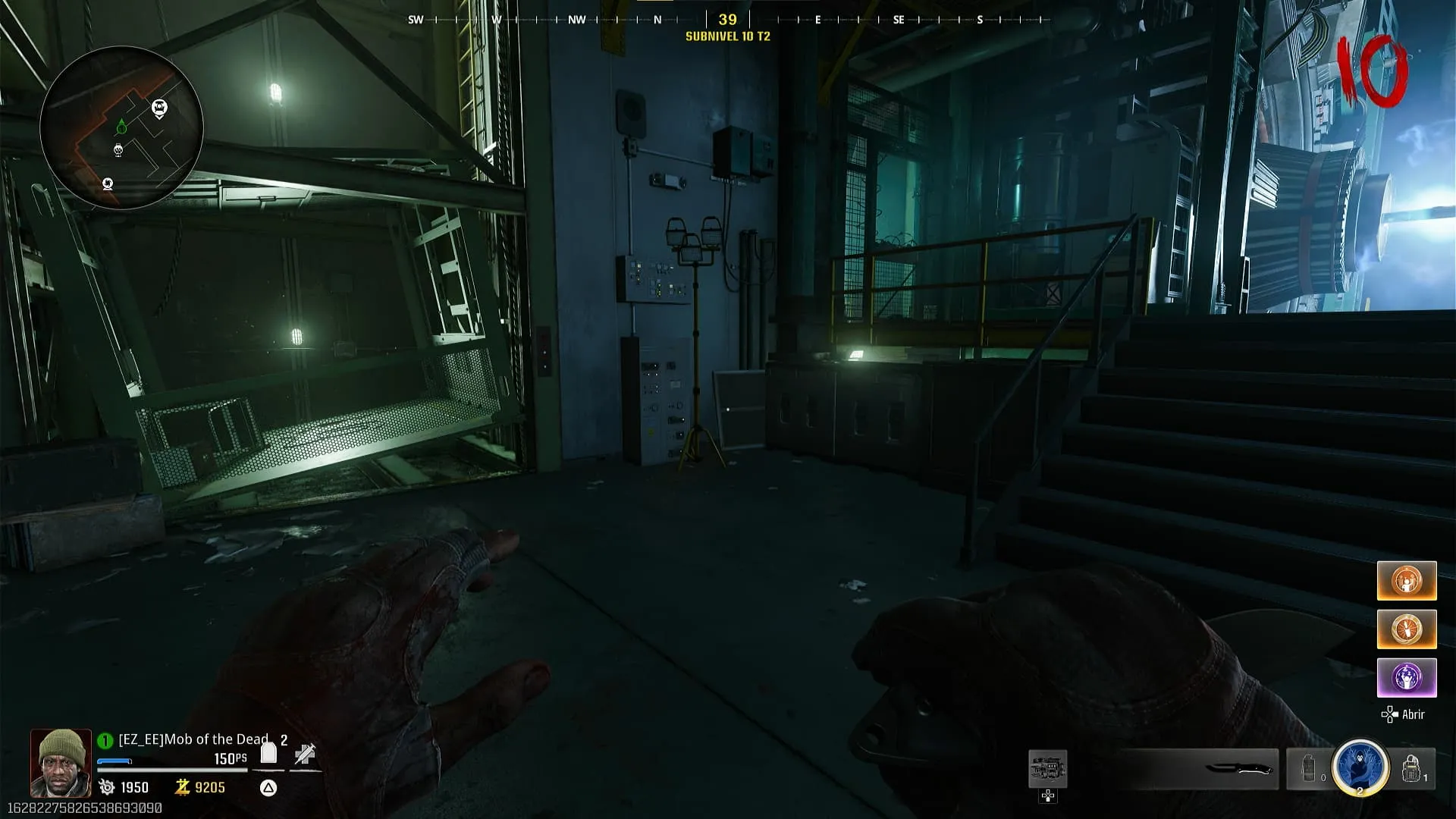Select the tactical grenade slot
Image resolution: width=1456 pixels, height=819 pixels.
(x=1310, y=768)
